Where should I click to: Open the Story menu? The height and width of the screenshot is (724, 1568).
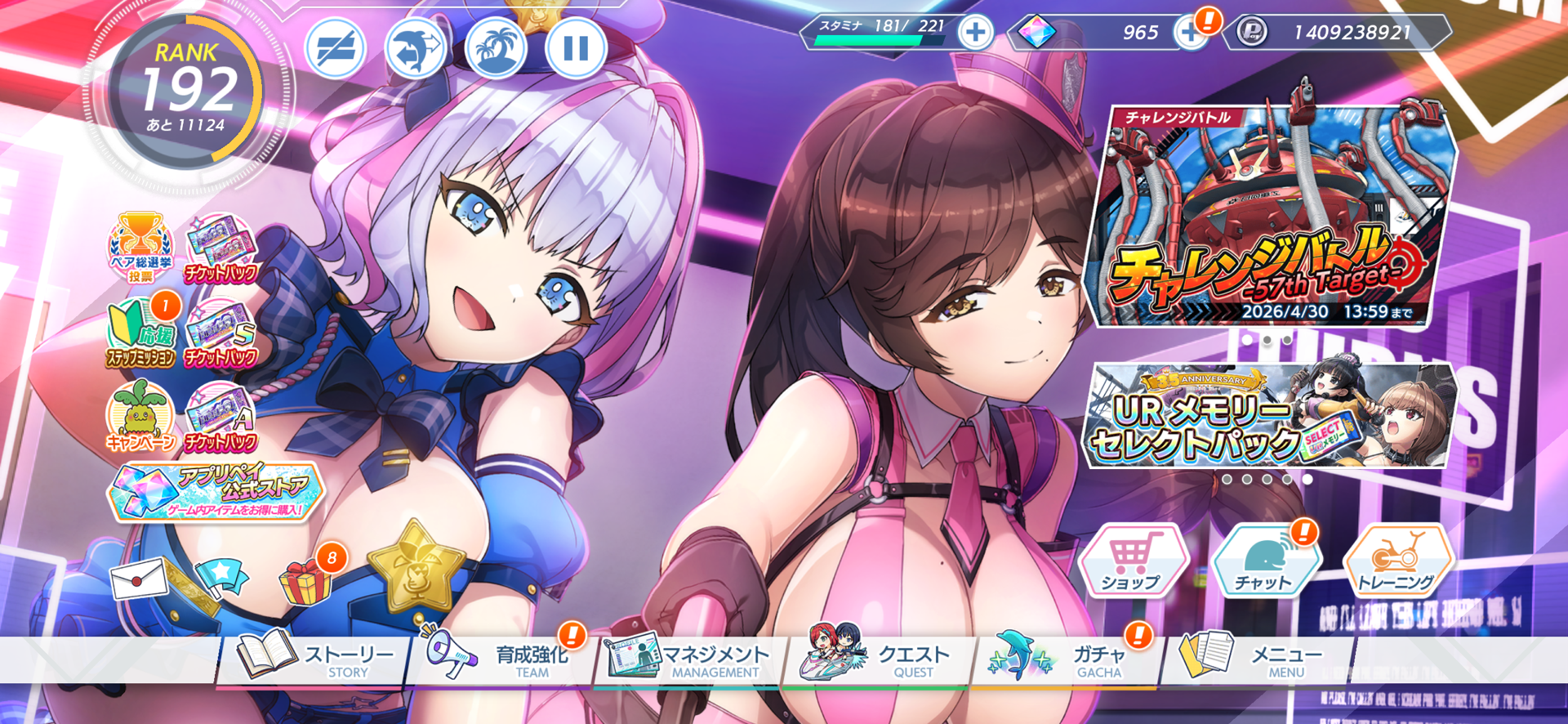click(314, 659)
